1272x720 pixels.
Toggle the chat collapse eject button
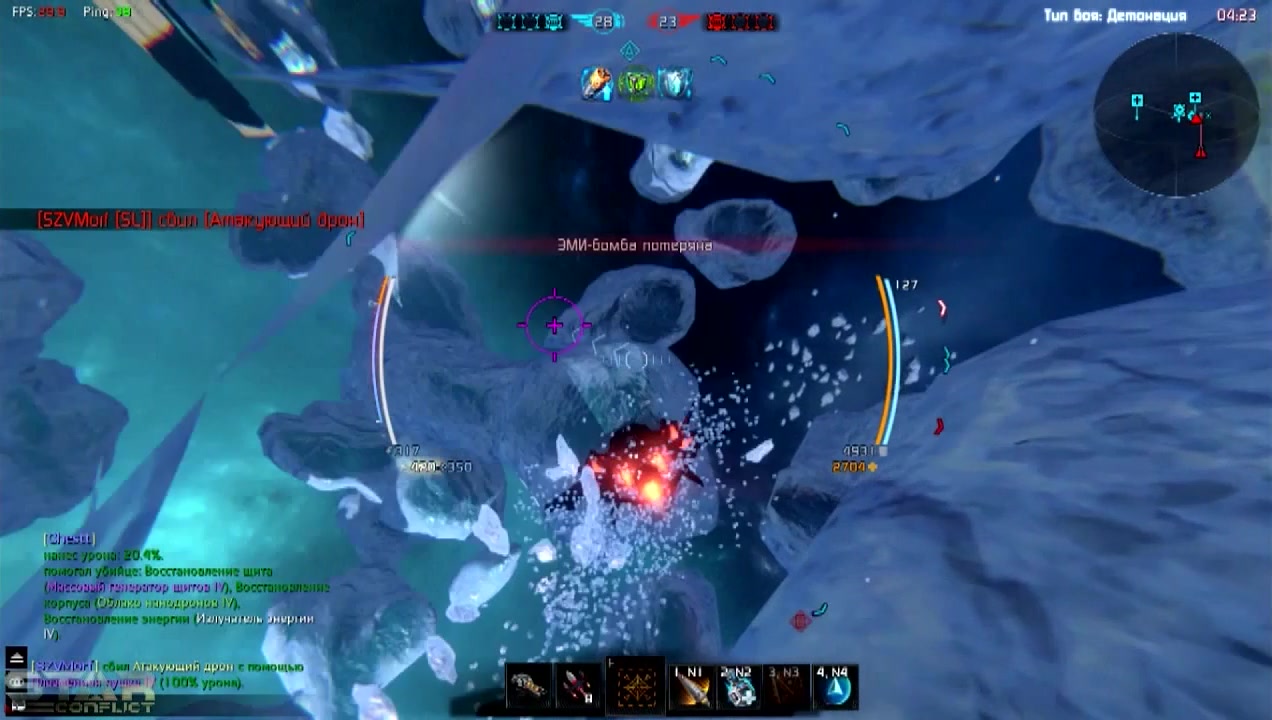(15, 657)
